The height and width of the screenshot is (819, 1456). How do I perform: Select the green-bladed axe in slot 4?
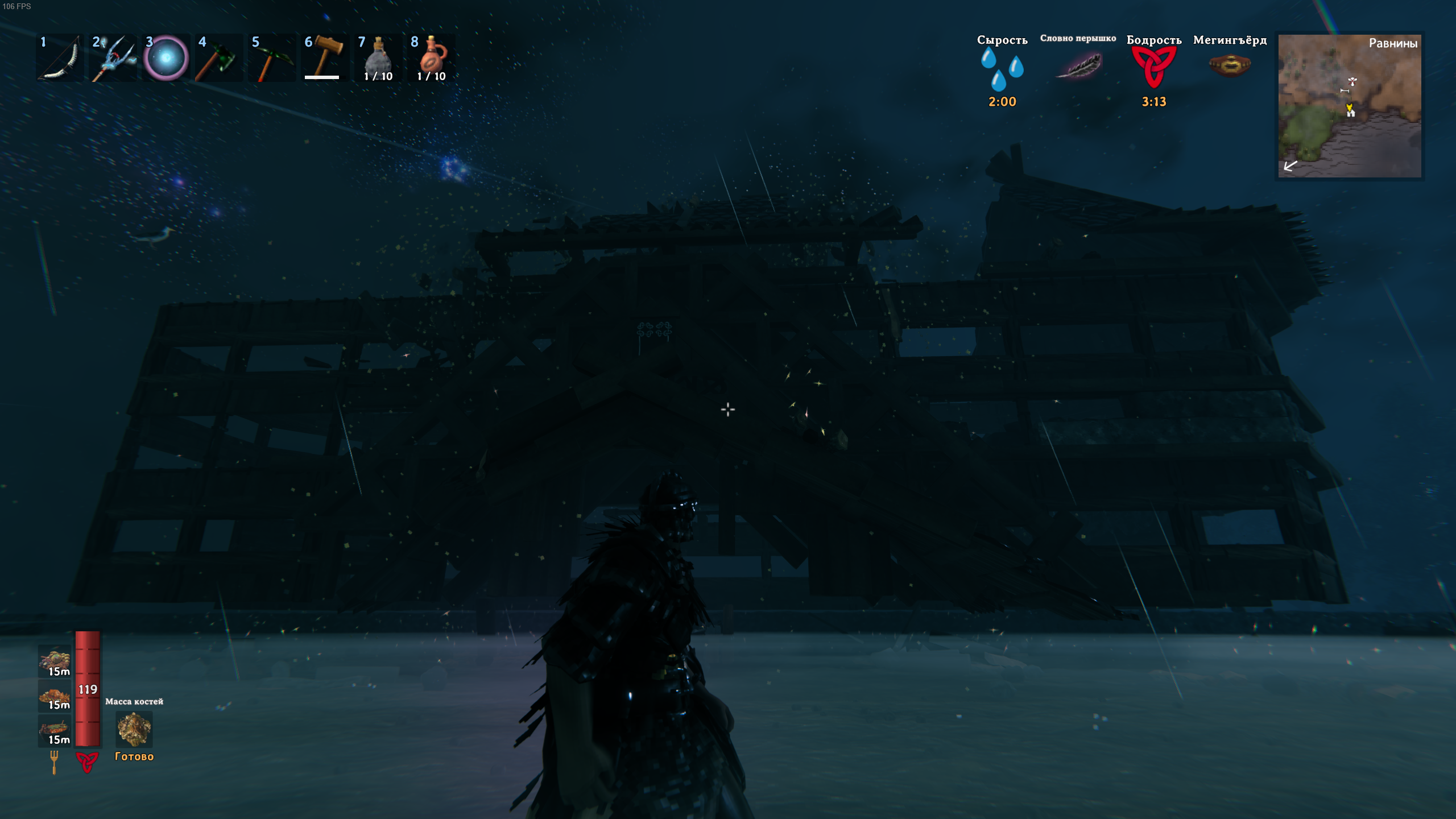(218, 59)
